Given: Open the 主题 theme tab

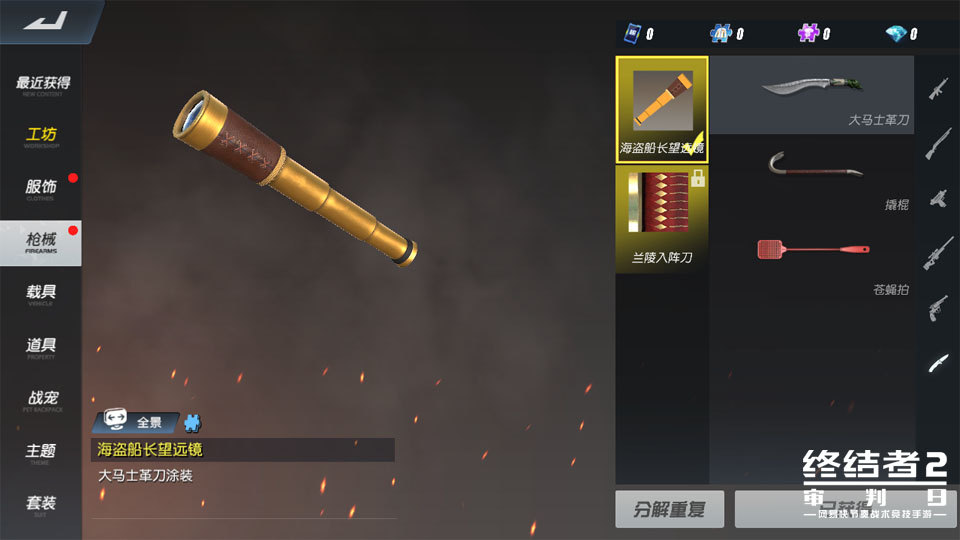Looking at the screenshot, I should pos(41,453).
